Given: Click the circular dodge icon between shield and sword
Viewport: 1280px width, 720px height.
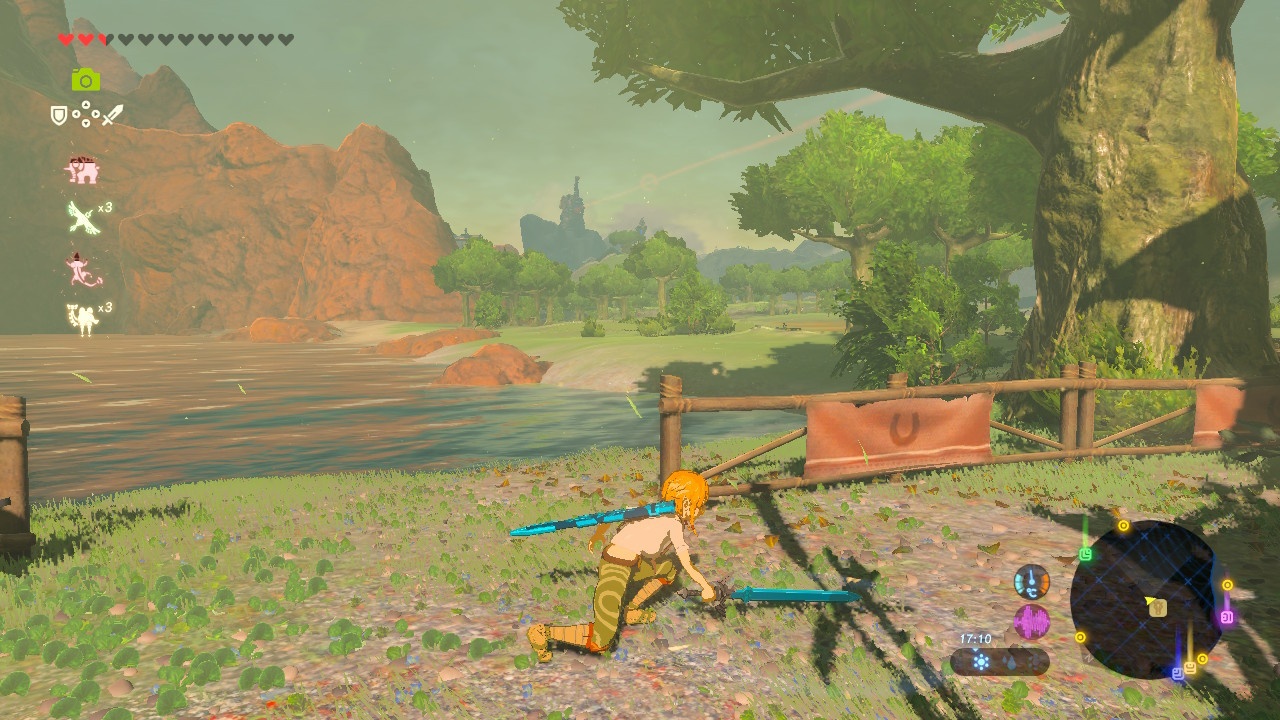Looking at the screenshot, I should tap(87, 112).
